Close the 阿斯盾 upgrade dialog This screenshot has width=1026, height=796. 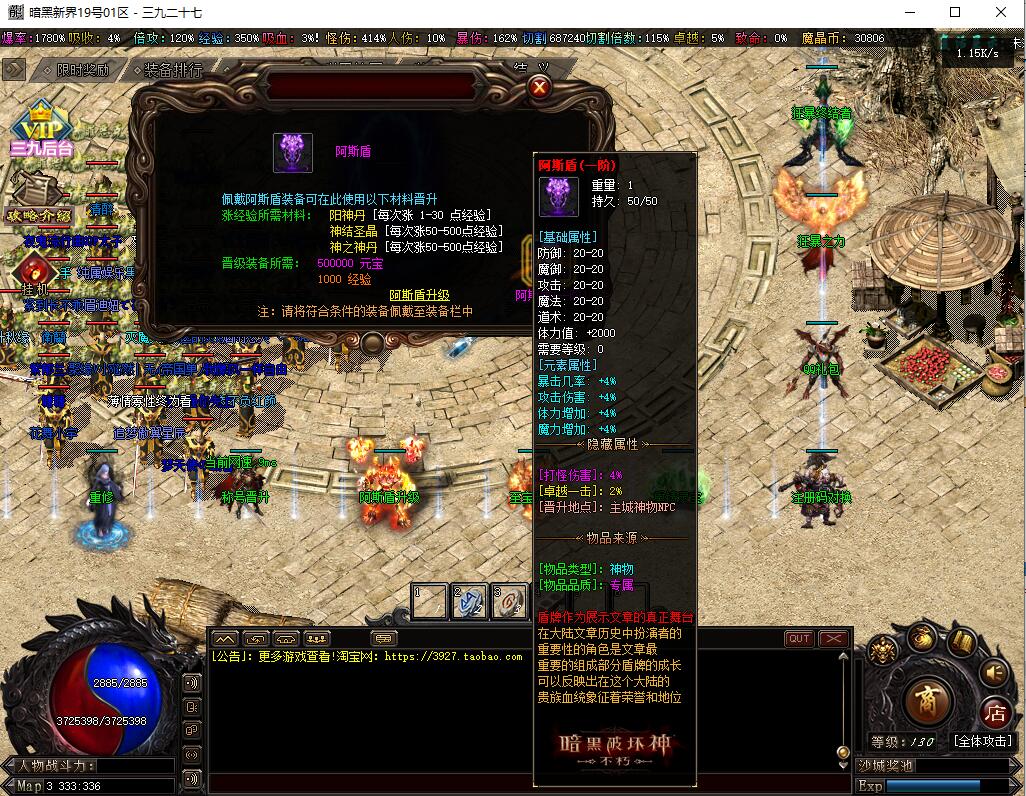click(x=540, y=87)
